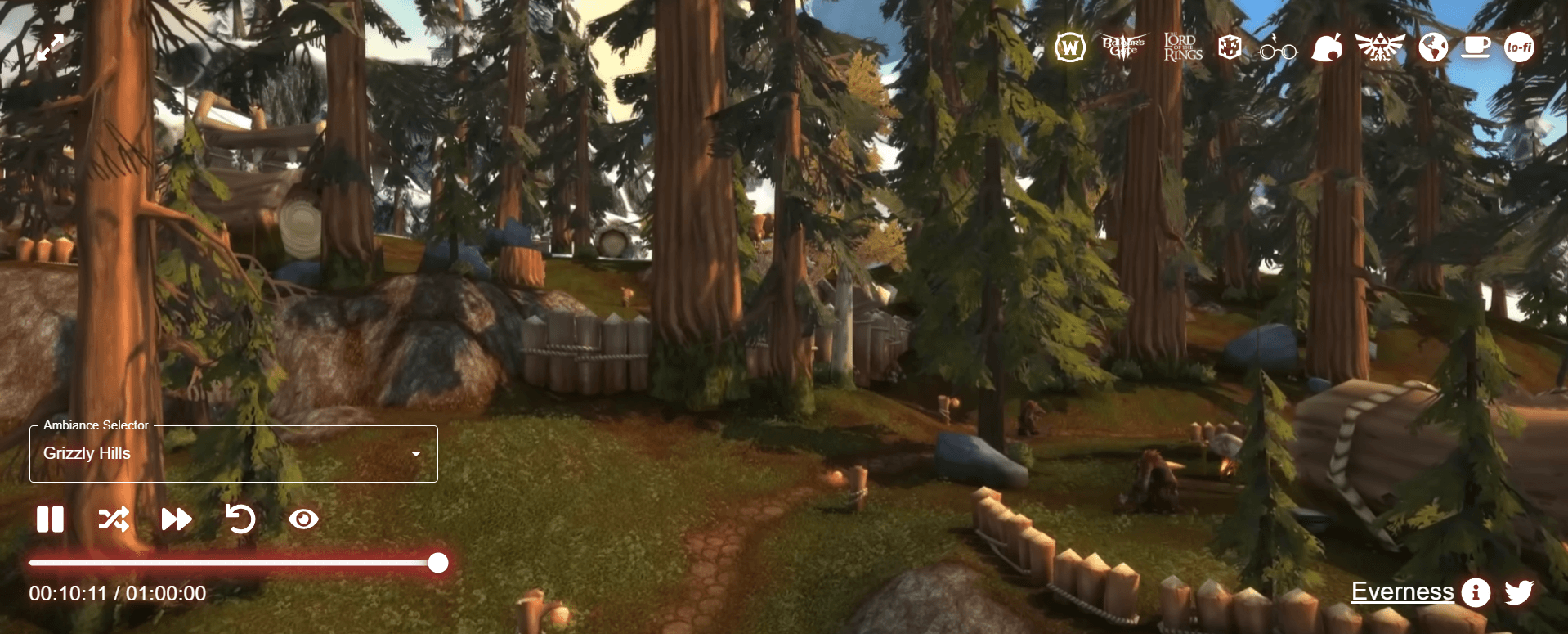The width and height of the screenshot is (1568, 634).
Task: Open the Harry Potter glasses category
Action: (x=1278, y=49)
